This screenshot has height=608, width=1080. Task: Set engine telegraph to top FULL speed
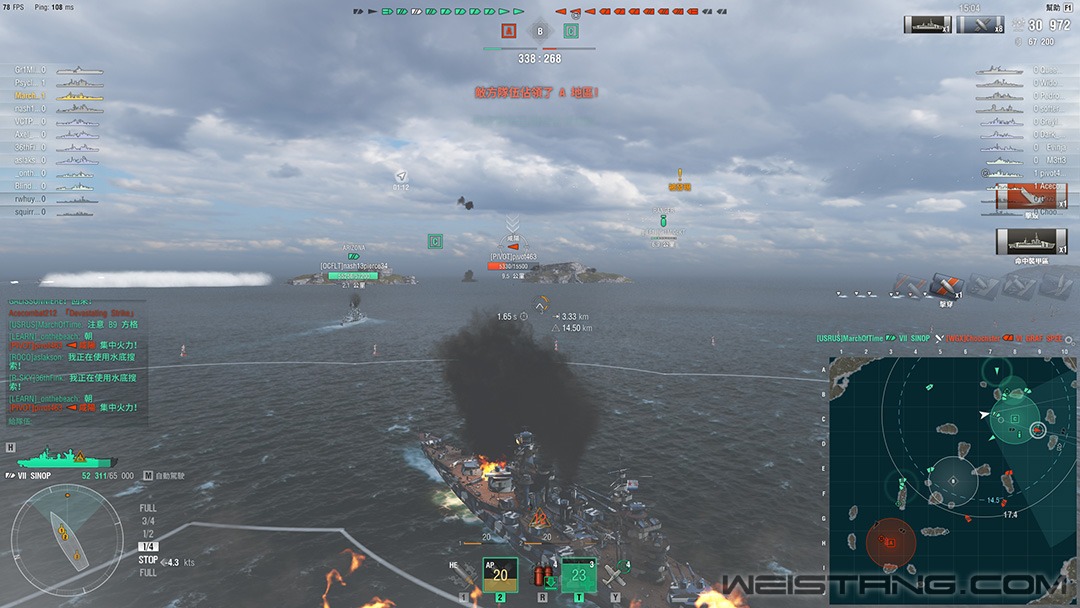coord(148,508)
